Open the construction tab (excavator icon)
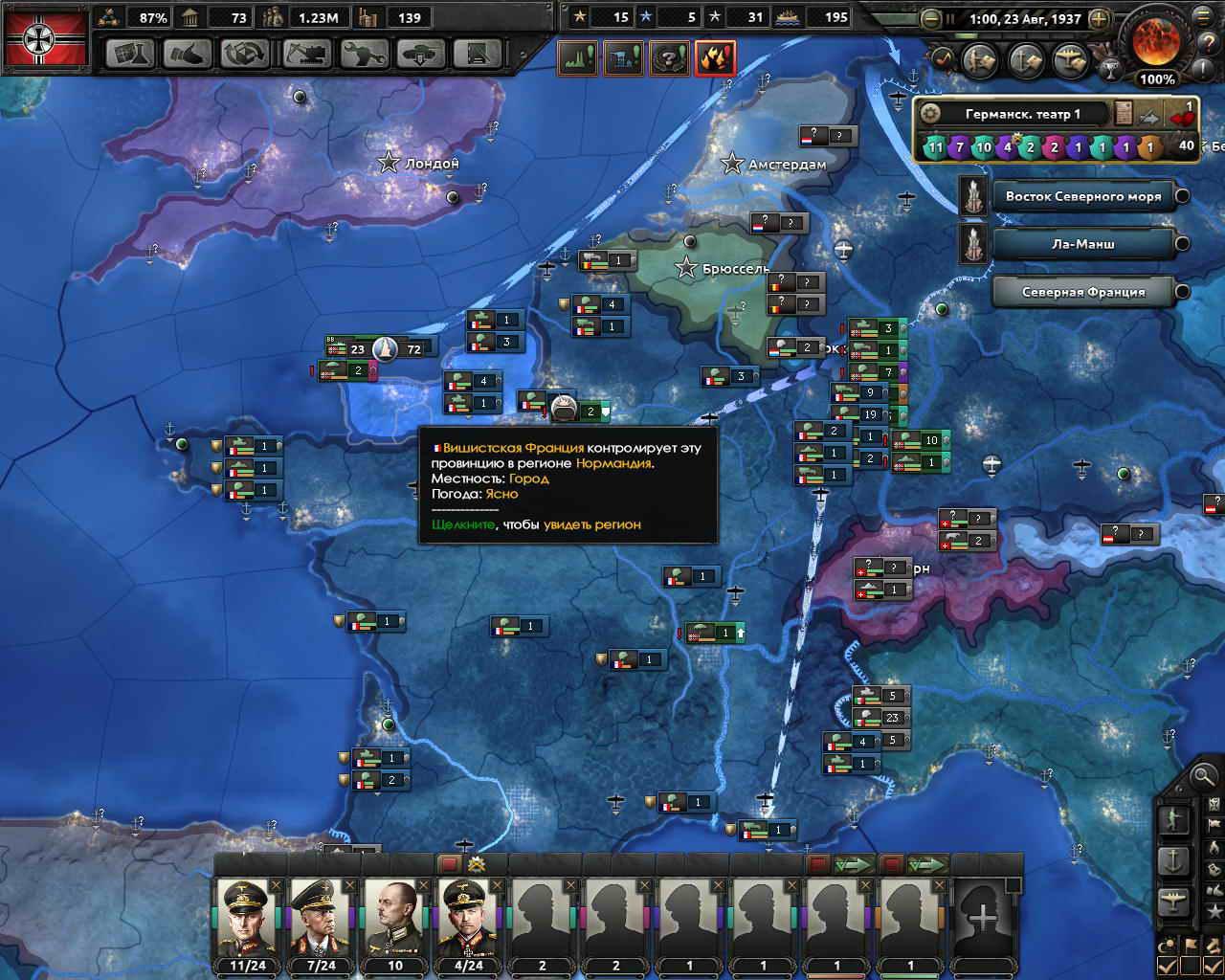Image resolution: width=1225 pixels, height=980 pixels. (306, 55)
